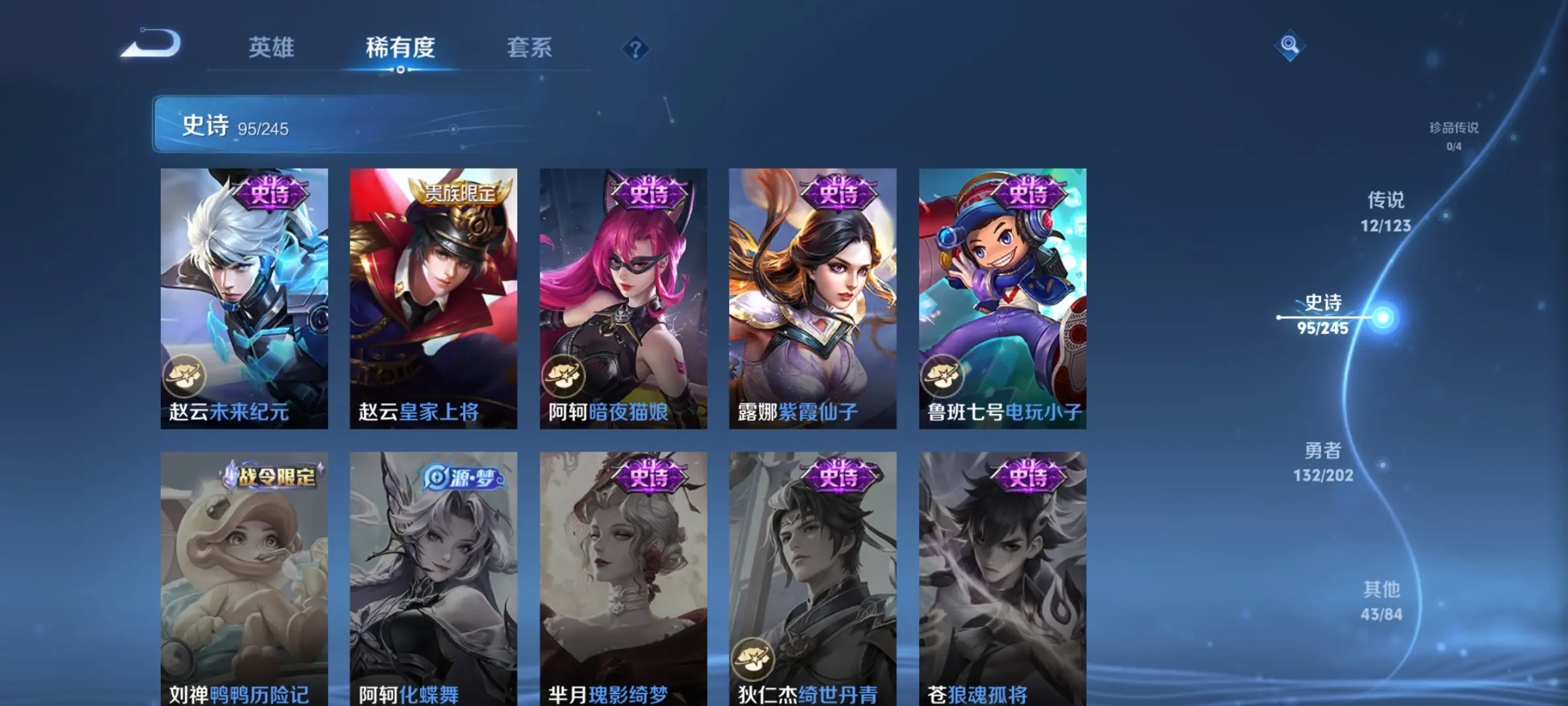Jump to the 珍品传说 rarity section

click(1454, 135)
